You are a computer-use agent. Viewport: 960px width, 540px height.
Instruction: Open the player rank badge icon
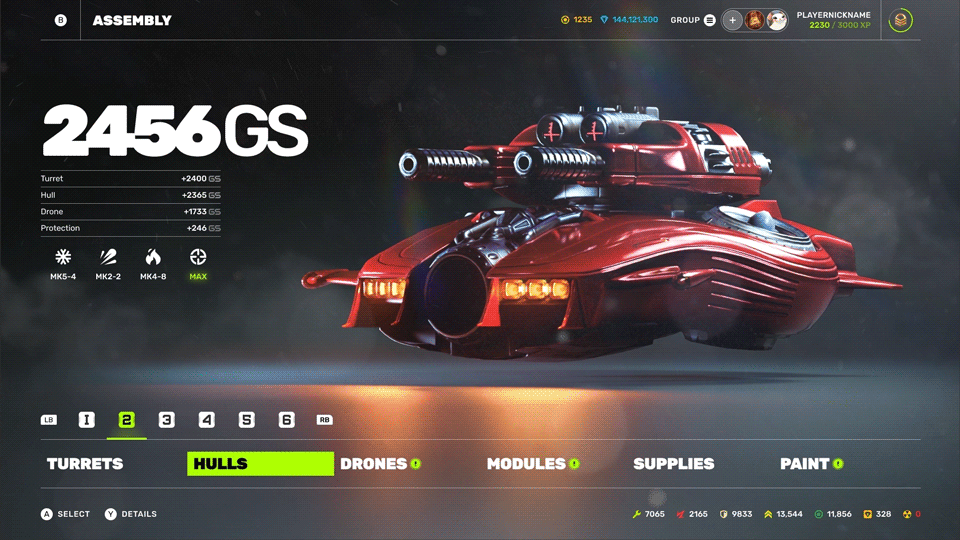[x=900, y=20]
